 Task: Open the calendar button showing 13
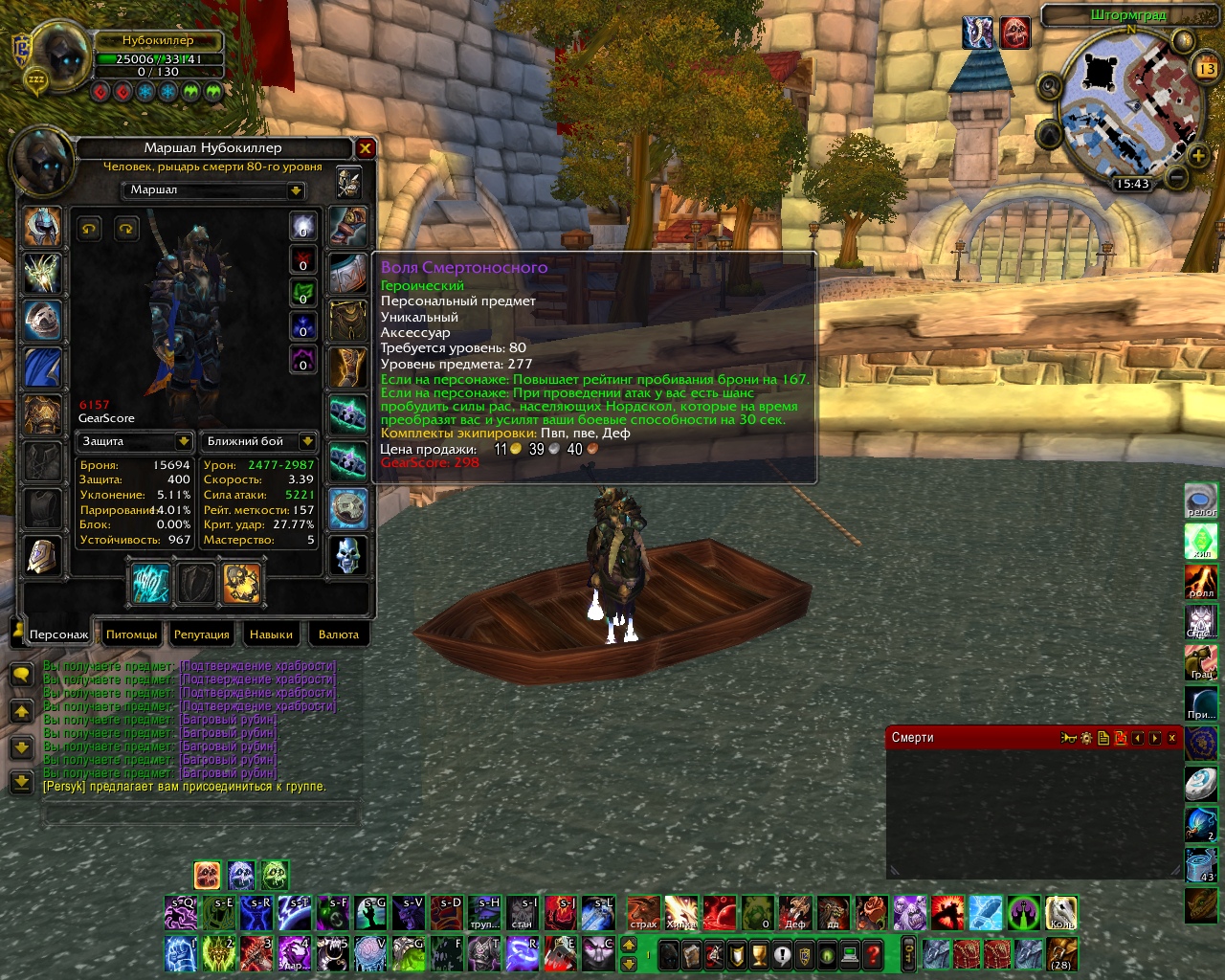pos(1206,69)
